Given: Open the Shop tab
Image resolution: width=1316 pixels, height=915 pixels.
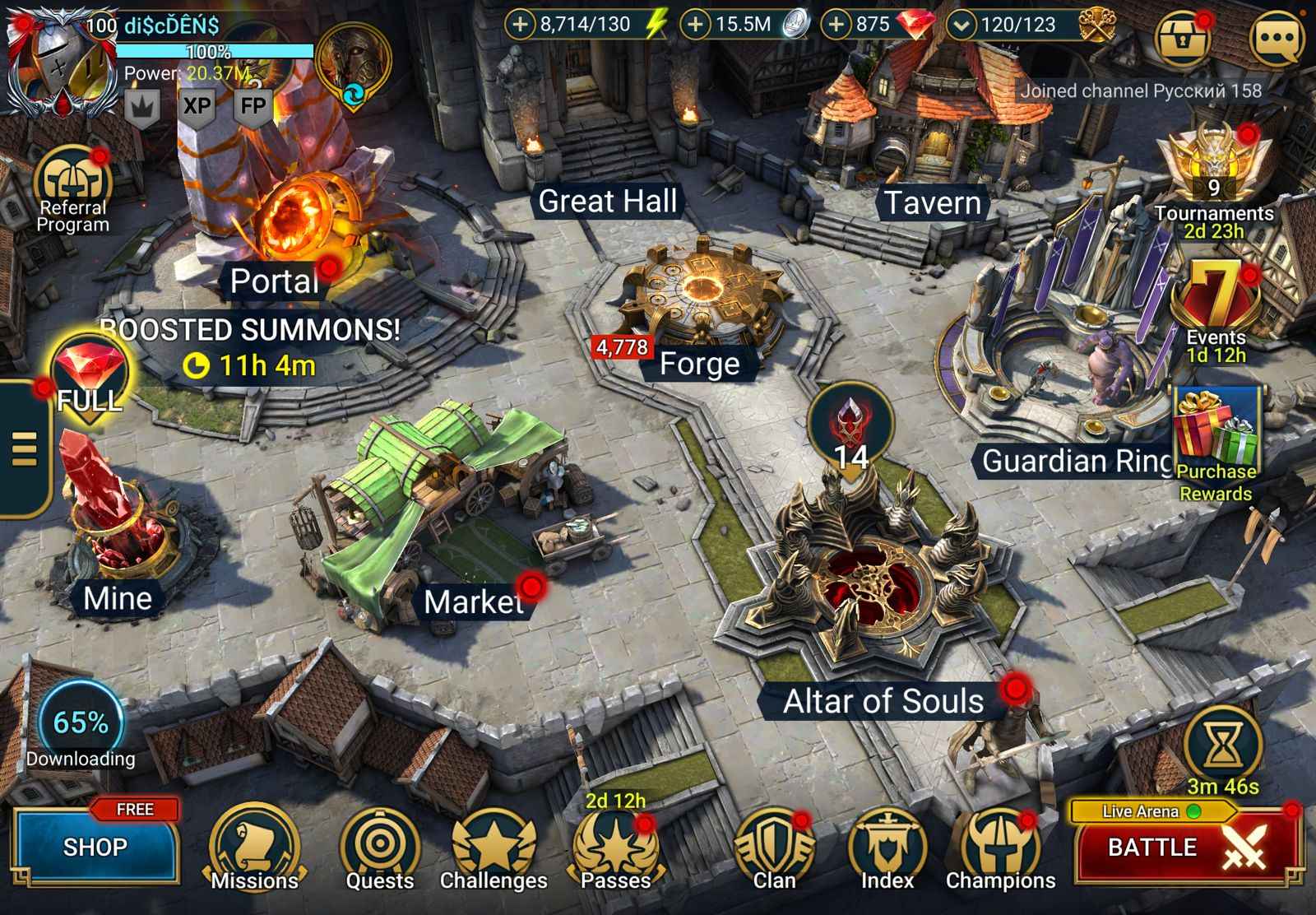Looking at the screenshot, I should [x=95, y=845].
